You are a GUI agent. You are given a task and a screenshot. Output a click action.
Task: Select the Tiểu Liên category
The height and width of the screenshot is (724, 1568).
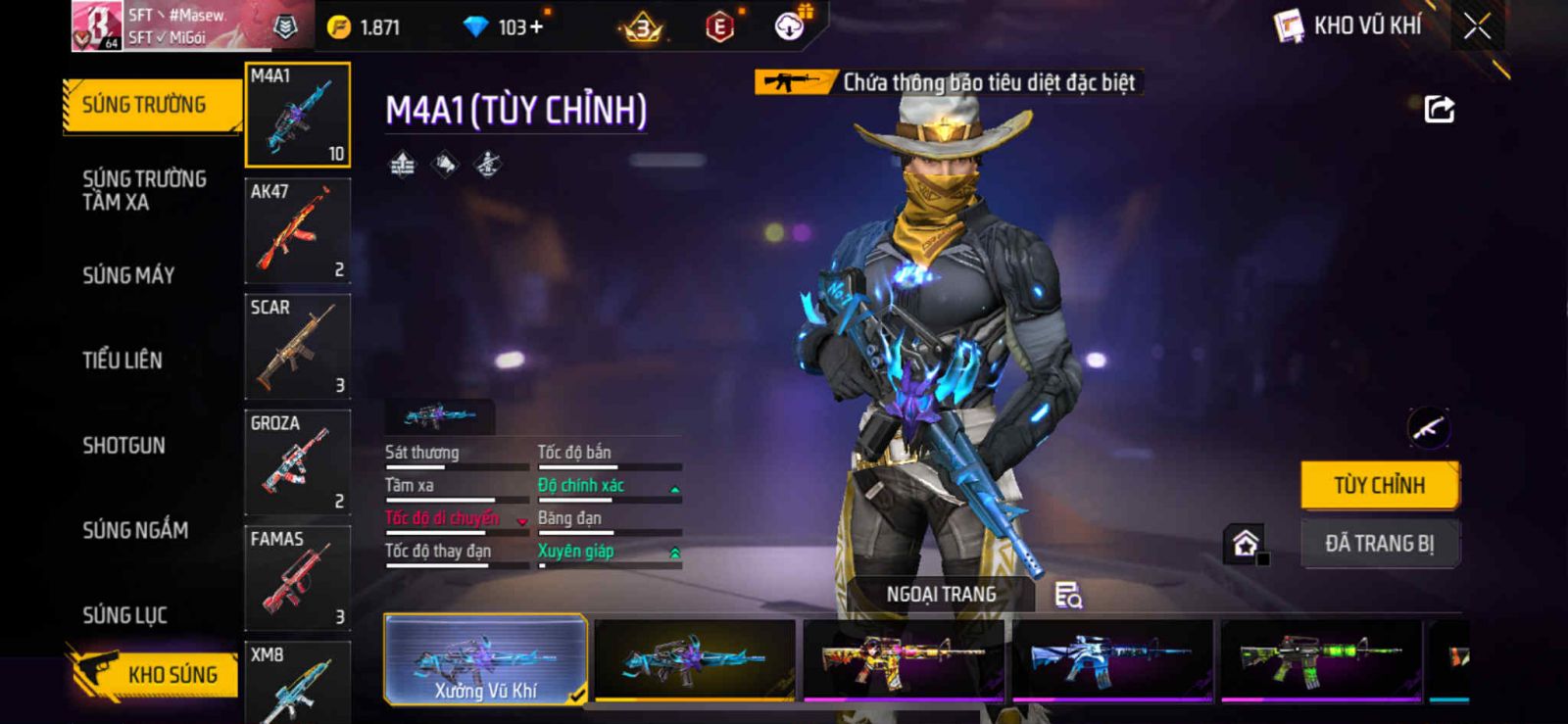point(122,360)
